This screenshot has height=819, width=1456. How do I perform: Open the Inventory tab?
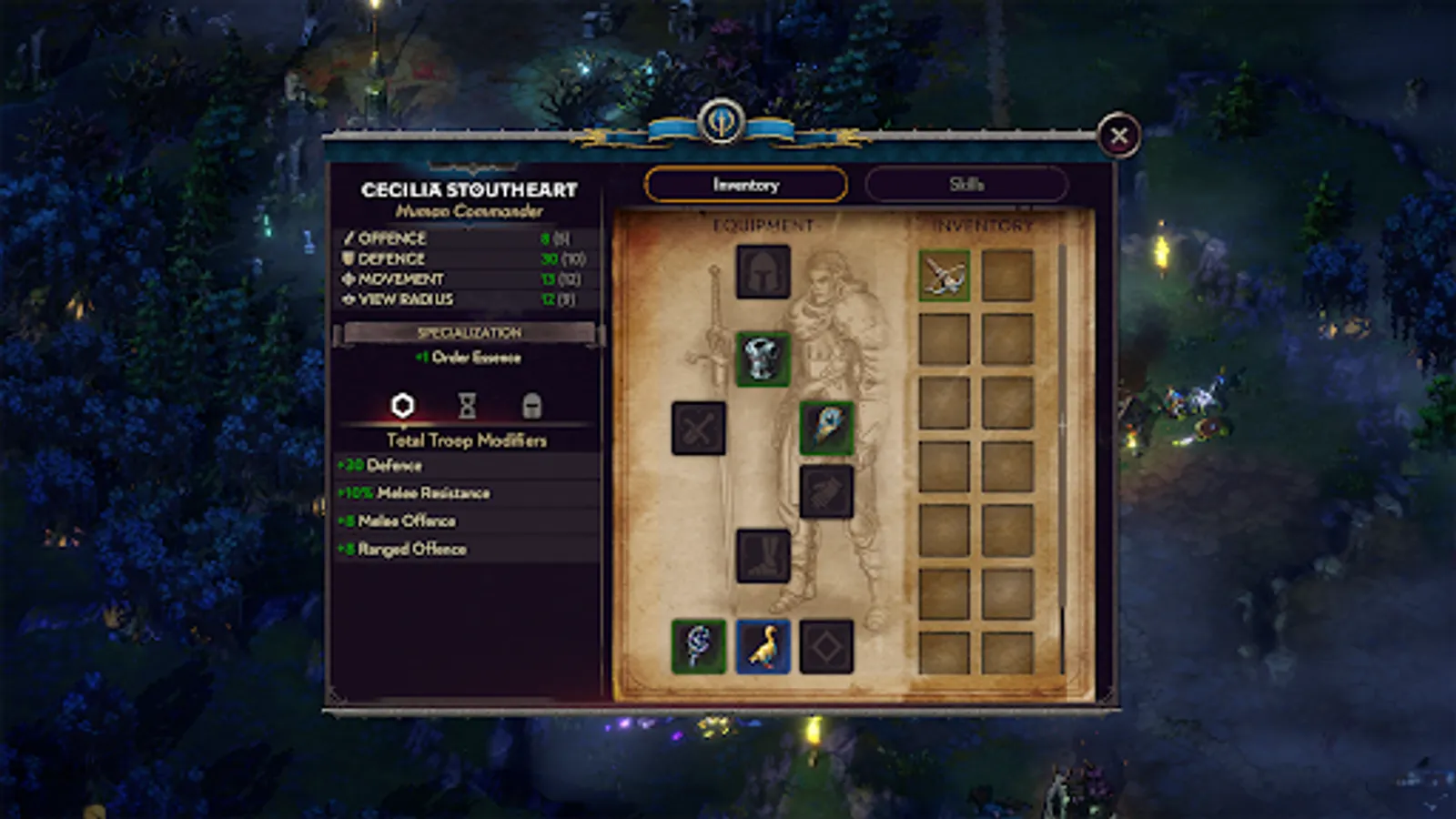click(x=746, y=185)
